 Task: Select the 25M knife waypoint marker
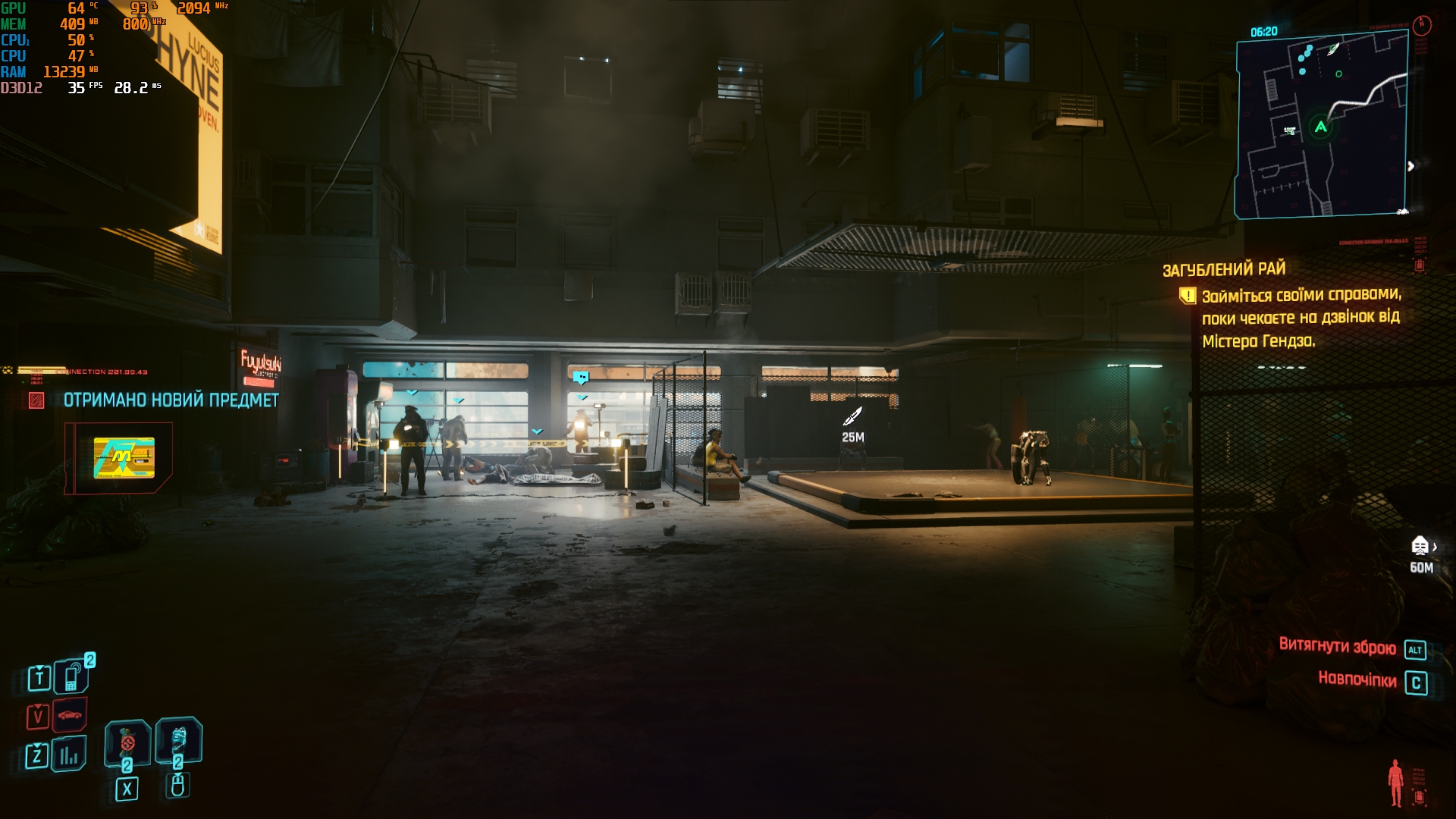click(x=853, y=416)
